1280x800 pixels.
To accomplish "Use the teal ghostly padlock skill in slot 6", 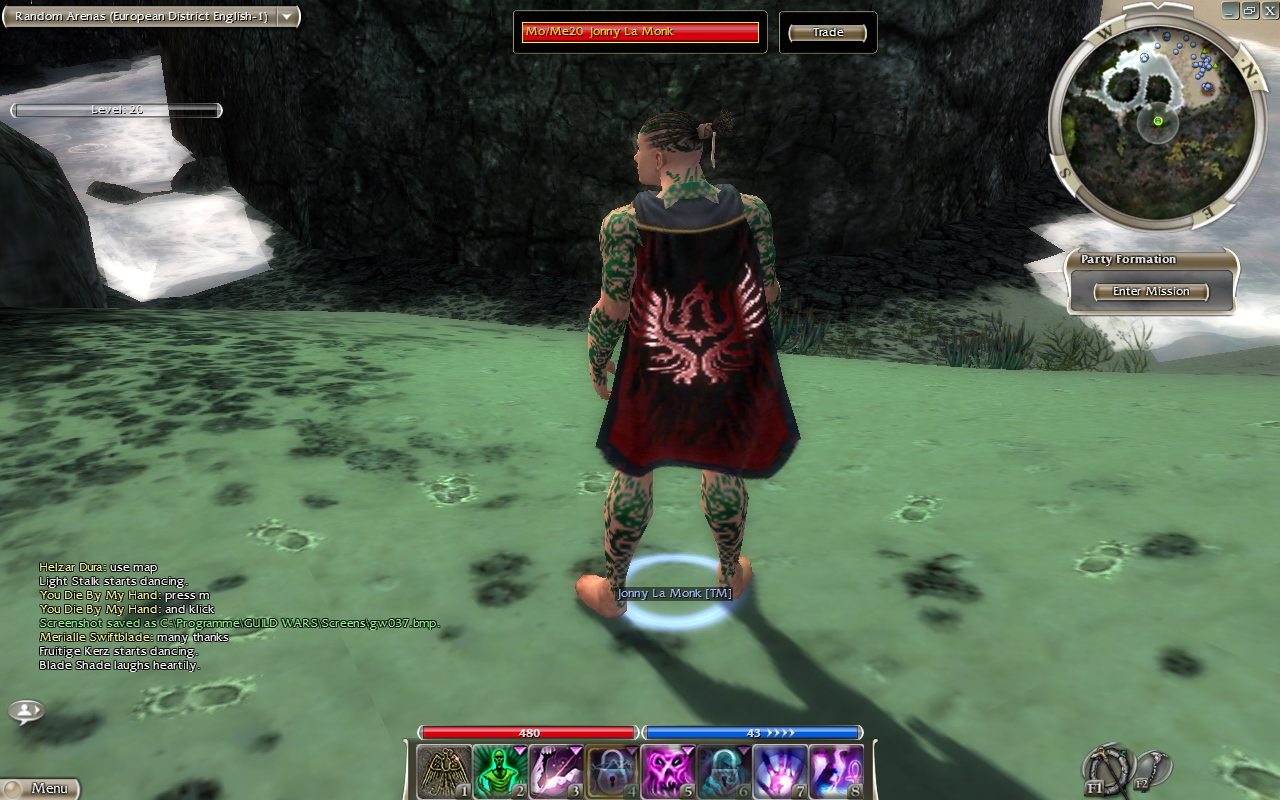I will click(723, 772).
